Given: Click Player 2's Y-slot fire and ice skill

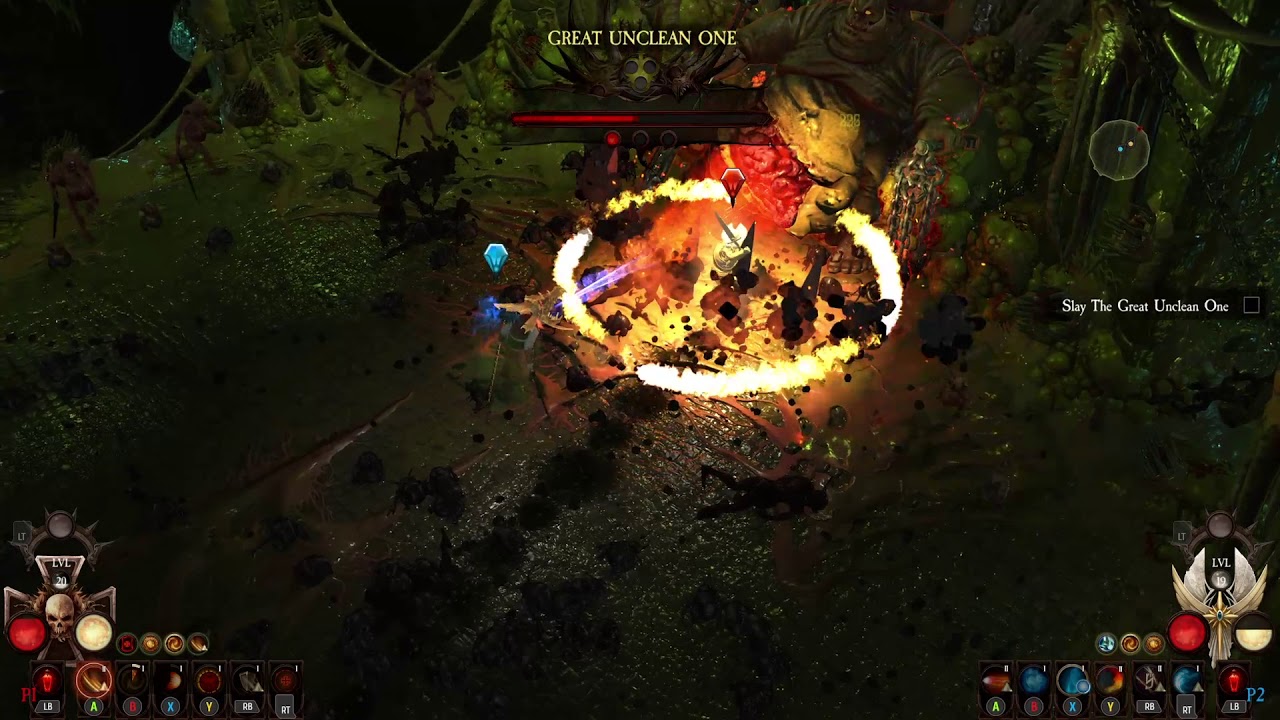Looking at the screenshot, I should (x=1110, y=681).
